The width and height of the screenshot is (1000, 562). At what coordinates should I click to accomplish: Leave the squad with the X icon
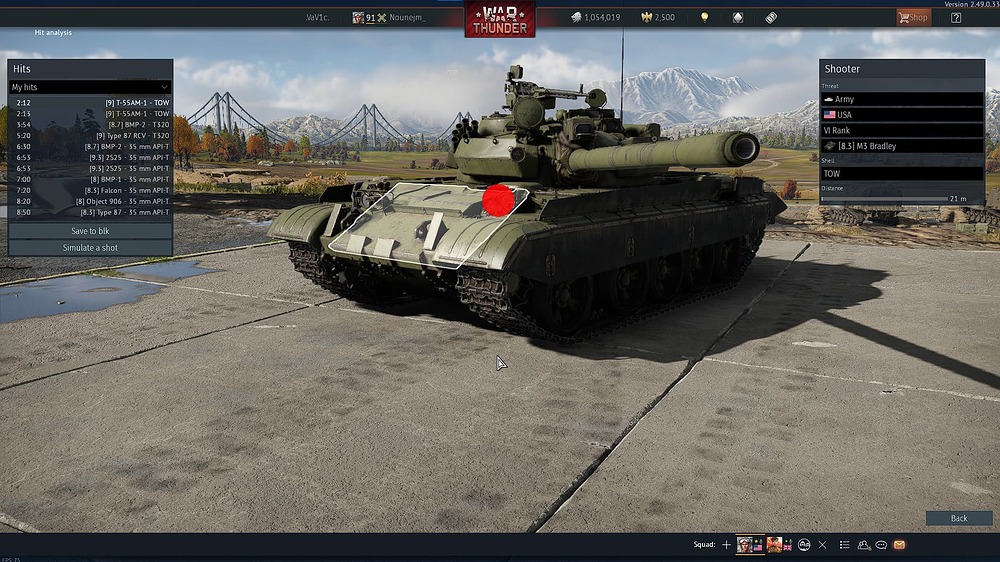pos(822,545)
